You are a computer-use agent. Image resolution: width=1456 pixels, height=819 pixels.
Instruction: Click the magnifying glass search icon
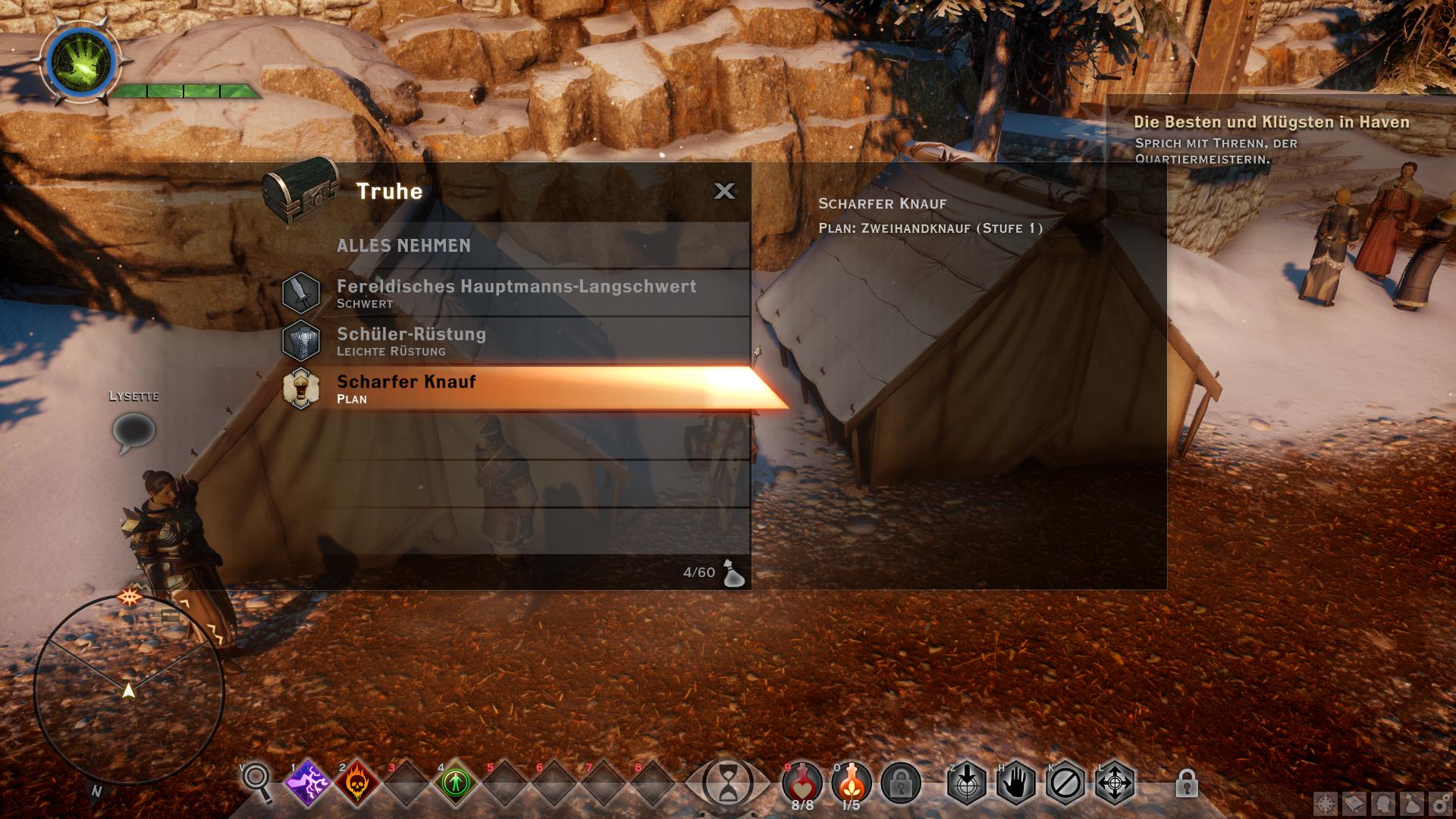pyautogui.click(x=257, y=781)
